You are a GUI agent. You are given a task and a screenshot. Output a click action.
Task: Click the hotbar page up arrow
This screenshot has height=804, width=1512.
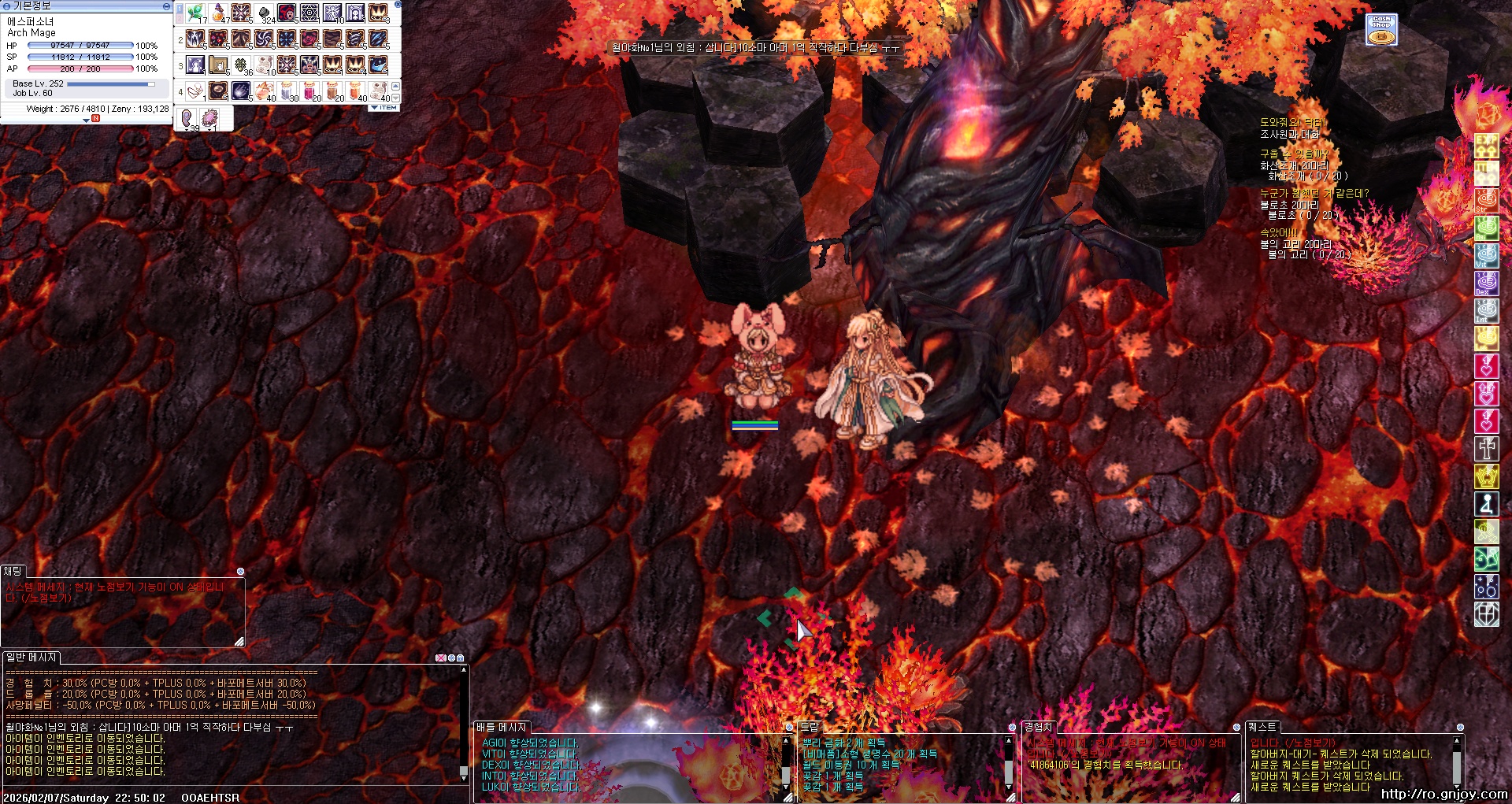tap(395, 85)
